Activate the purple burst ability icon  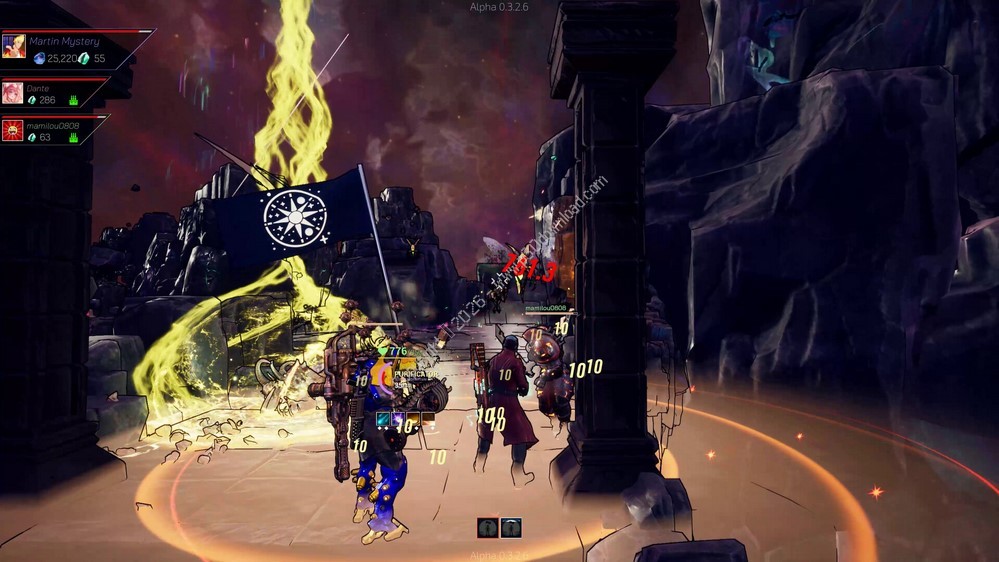(398, 418)
